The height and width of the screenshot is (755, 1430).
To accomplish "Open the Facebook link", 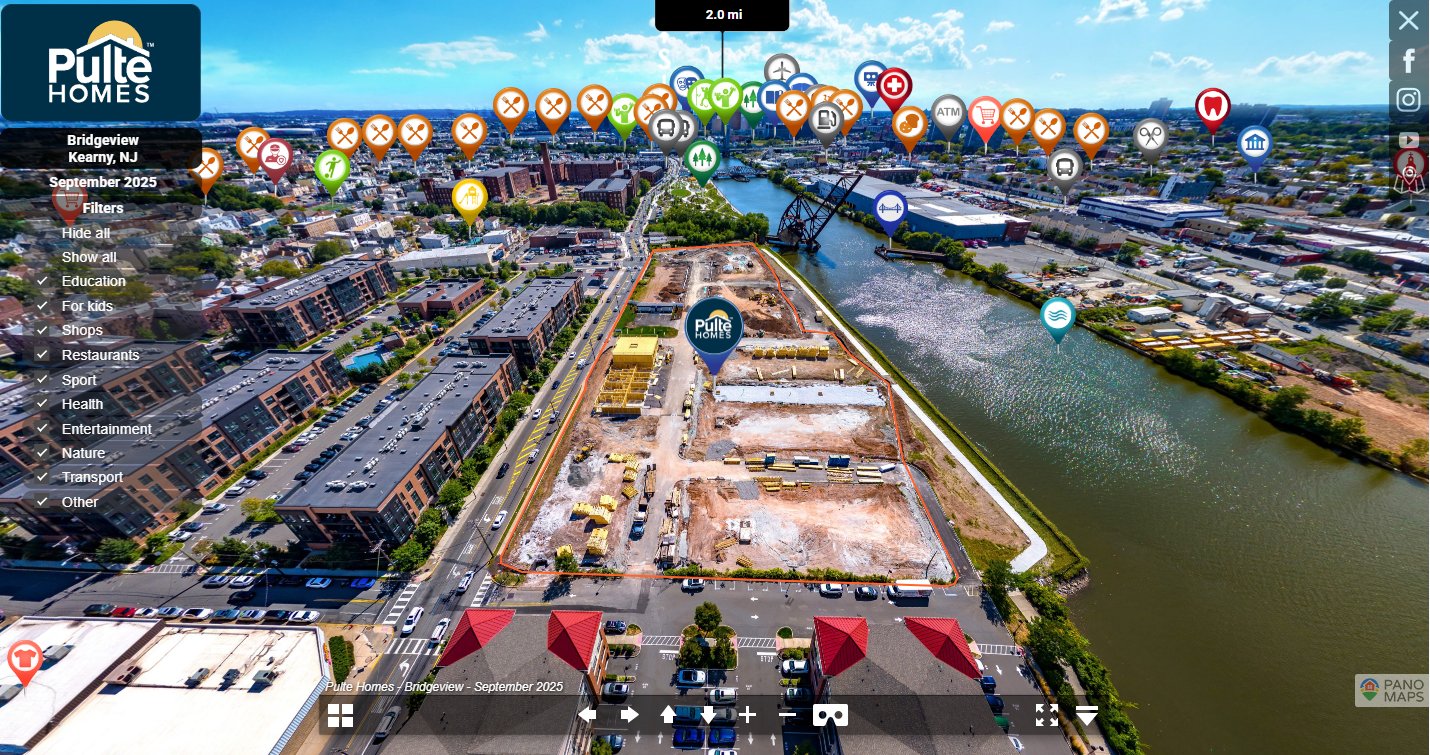I will (1409, 60).
